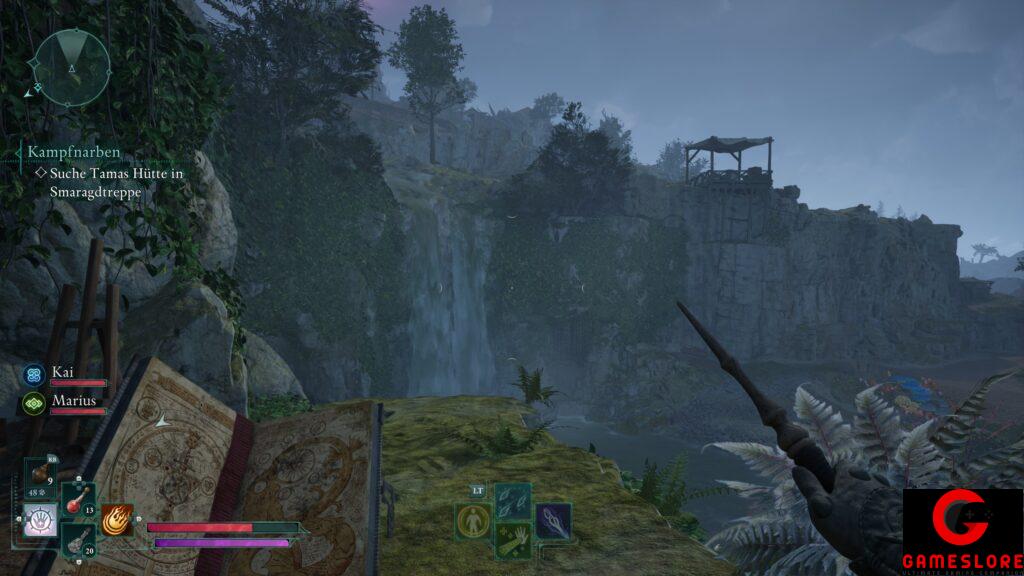Activate the glowing hand ability icon

[40, 522]
